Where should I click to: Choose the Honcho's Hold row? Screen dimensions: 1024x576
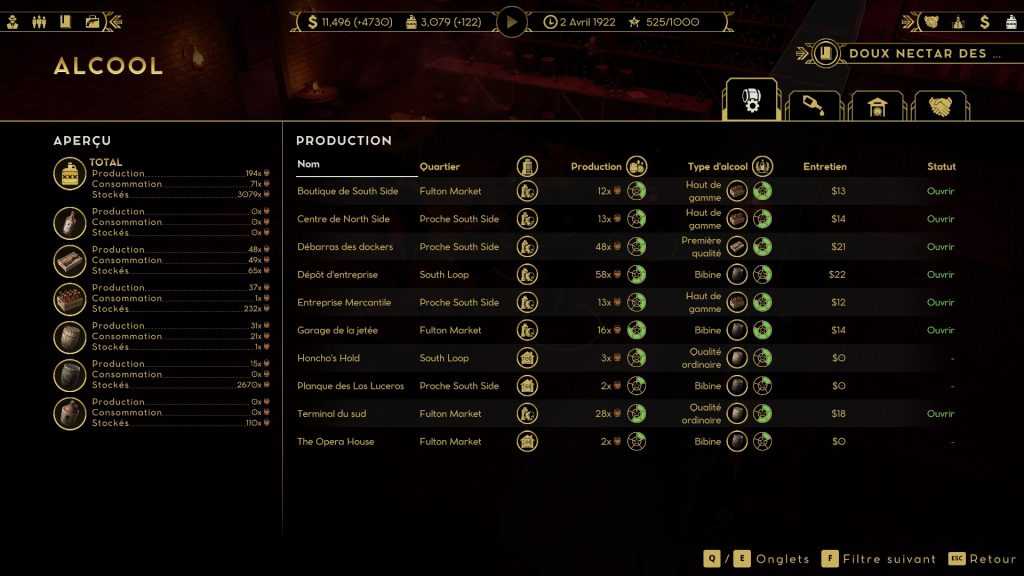point(328,358)
